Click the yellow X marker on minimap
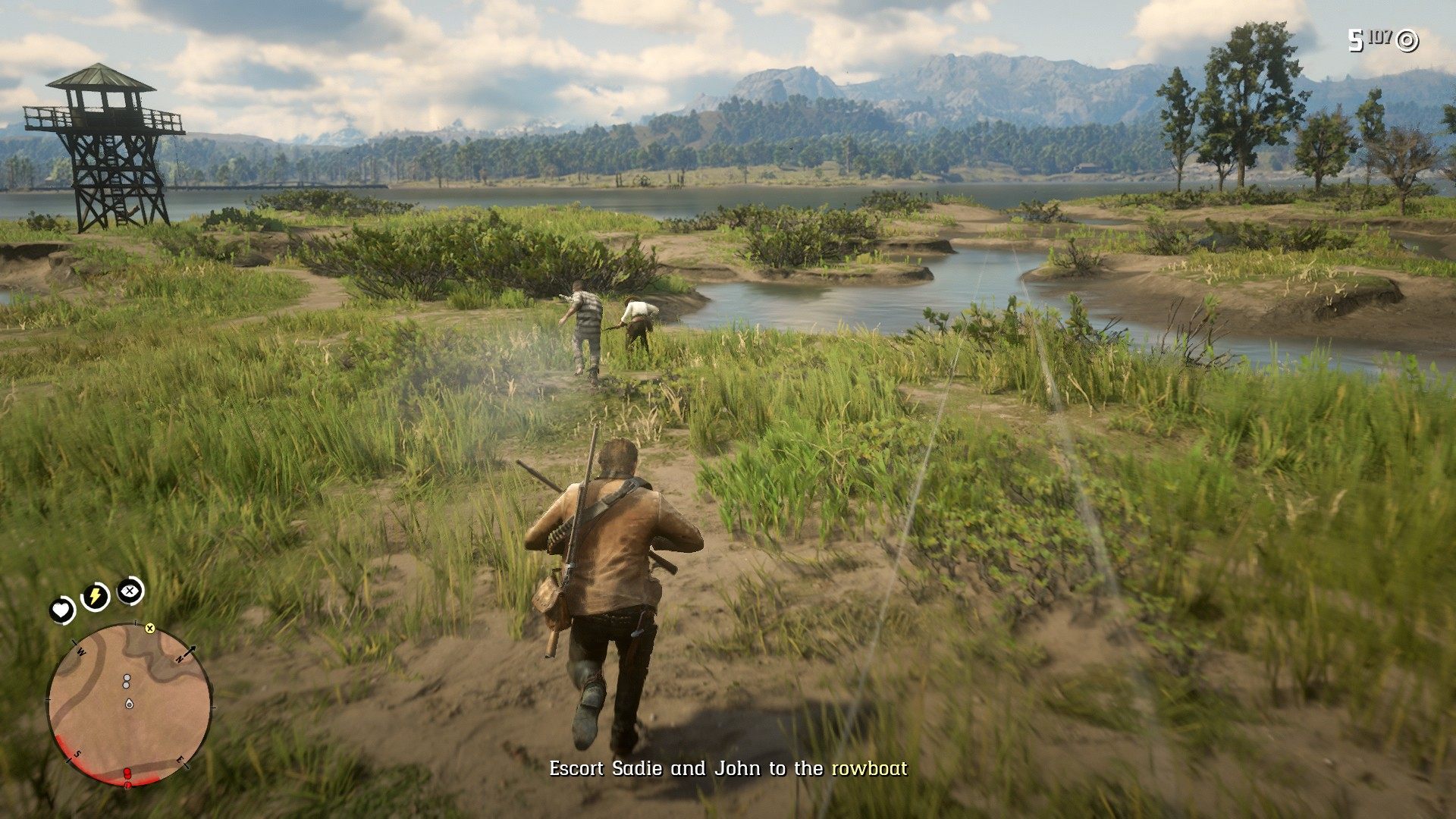Screen dimensions: 1456x819 pos(150,628)
